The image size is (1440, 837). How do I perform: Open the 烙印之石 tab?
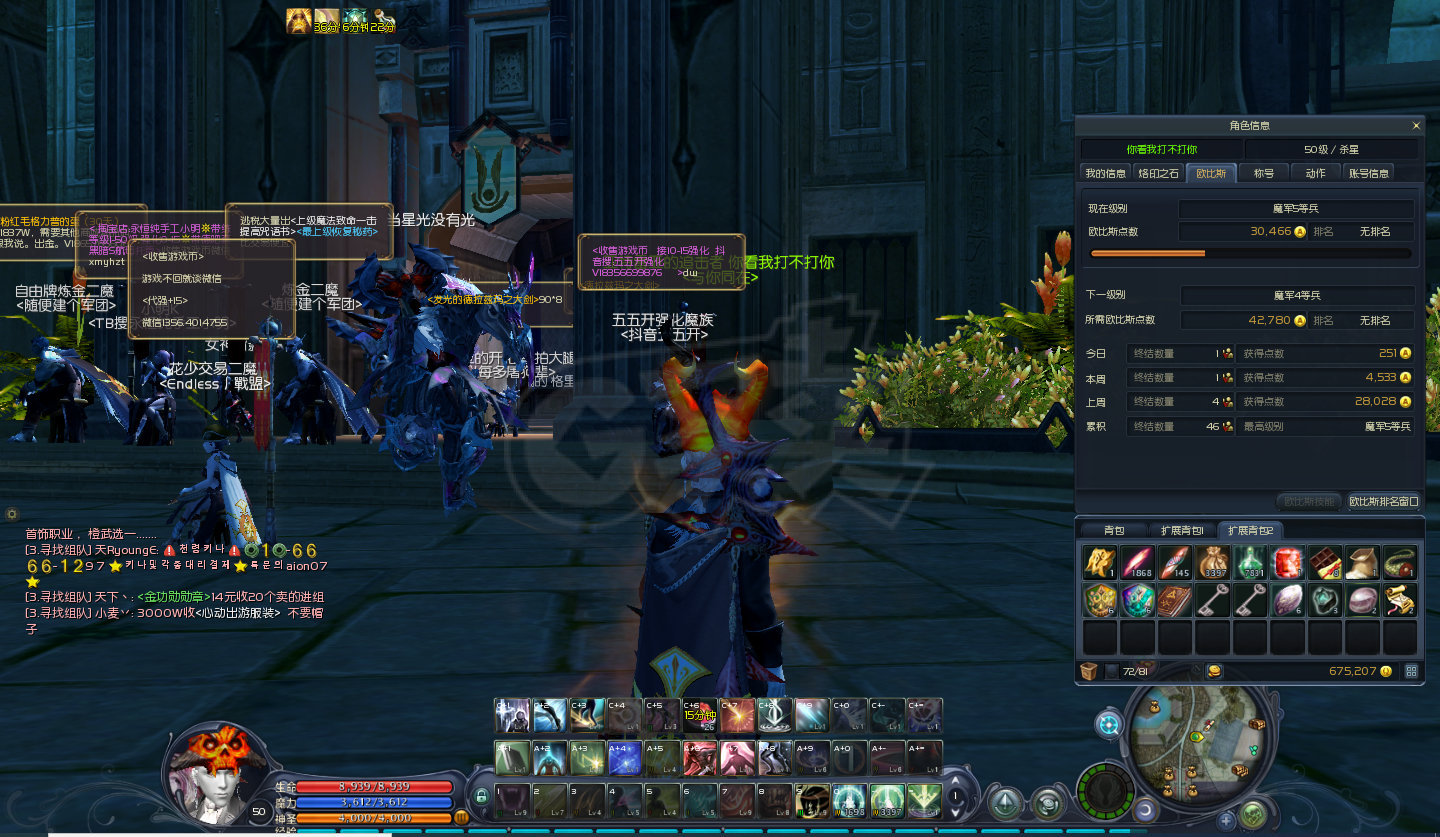[1159, 173]
